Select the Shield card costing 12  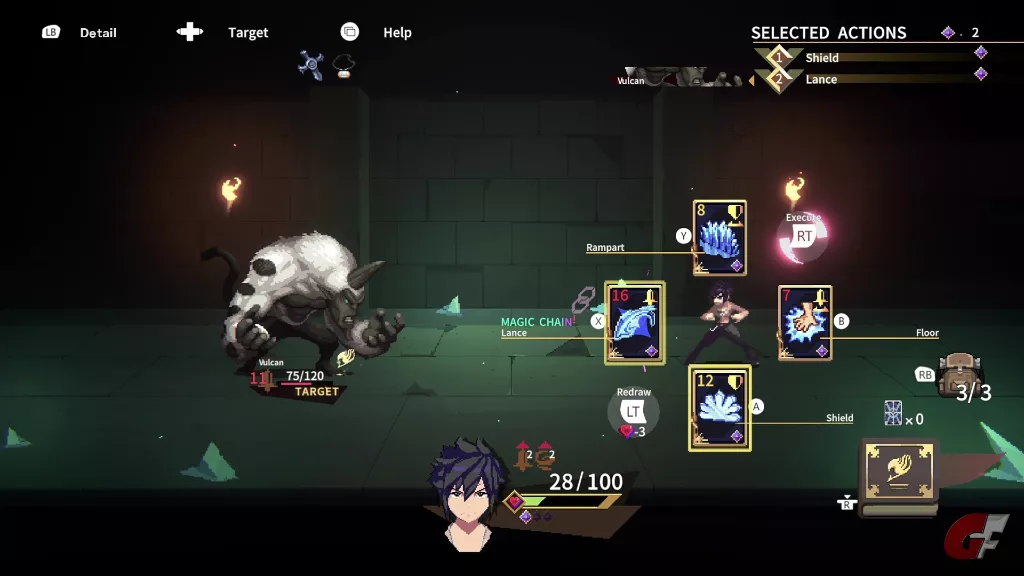tap(720, 407)
